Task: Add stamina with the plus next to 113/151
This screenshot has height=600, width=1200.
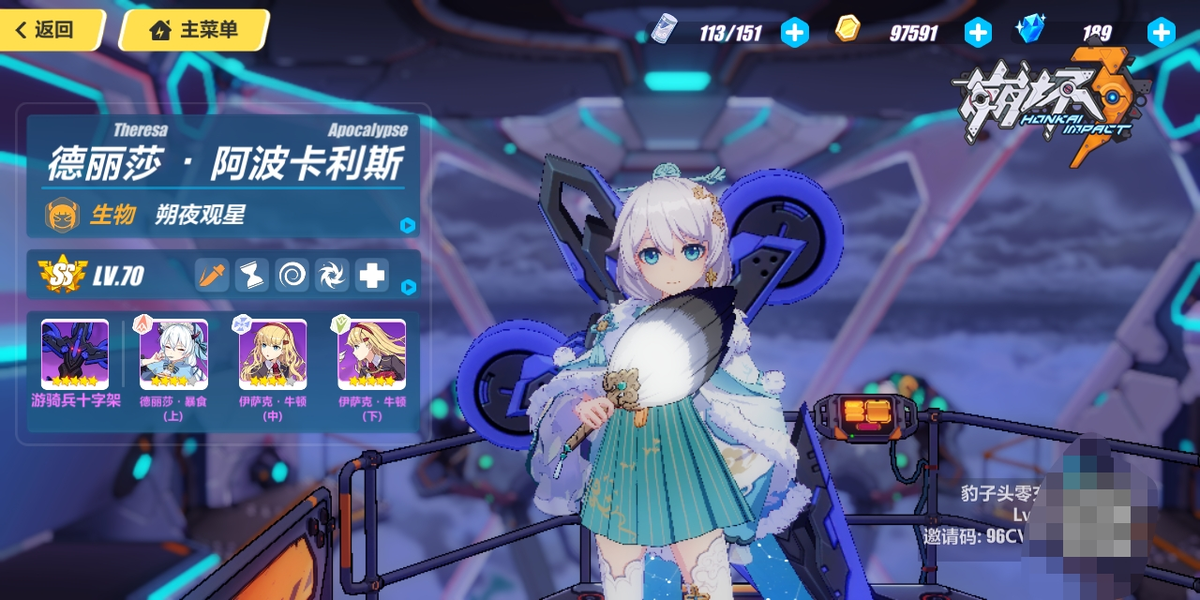Action: coord(794,33)
